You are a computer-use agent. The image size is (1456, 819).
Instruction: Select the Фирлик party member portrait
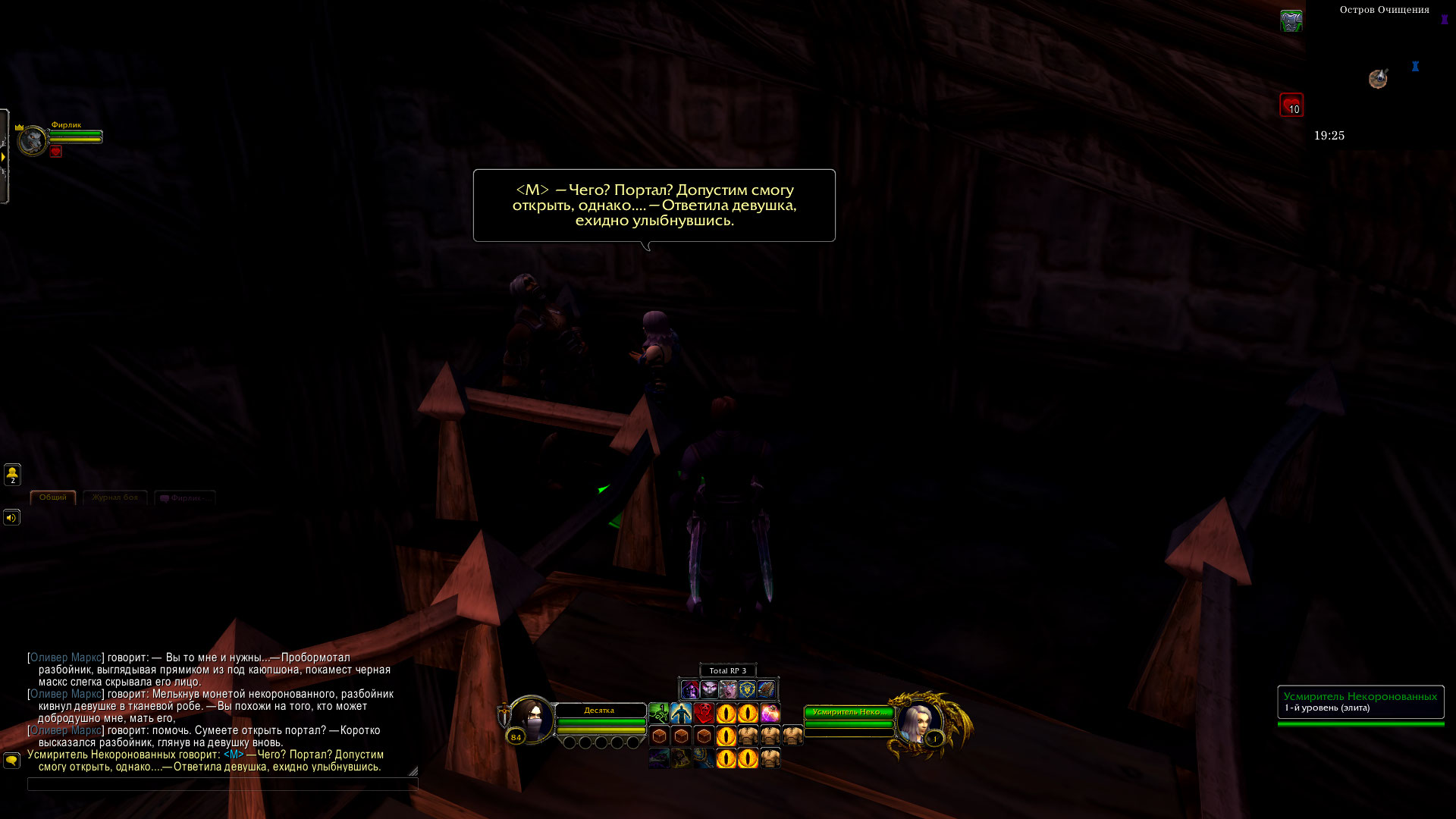(x=33, y=140)
